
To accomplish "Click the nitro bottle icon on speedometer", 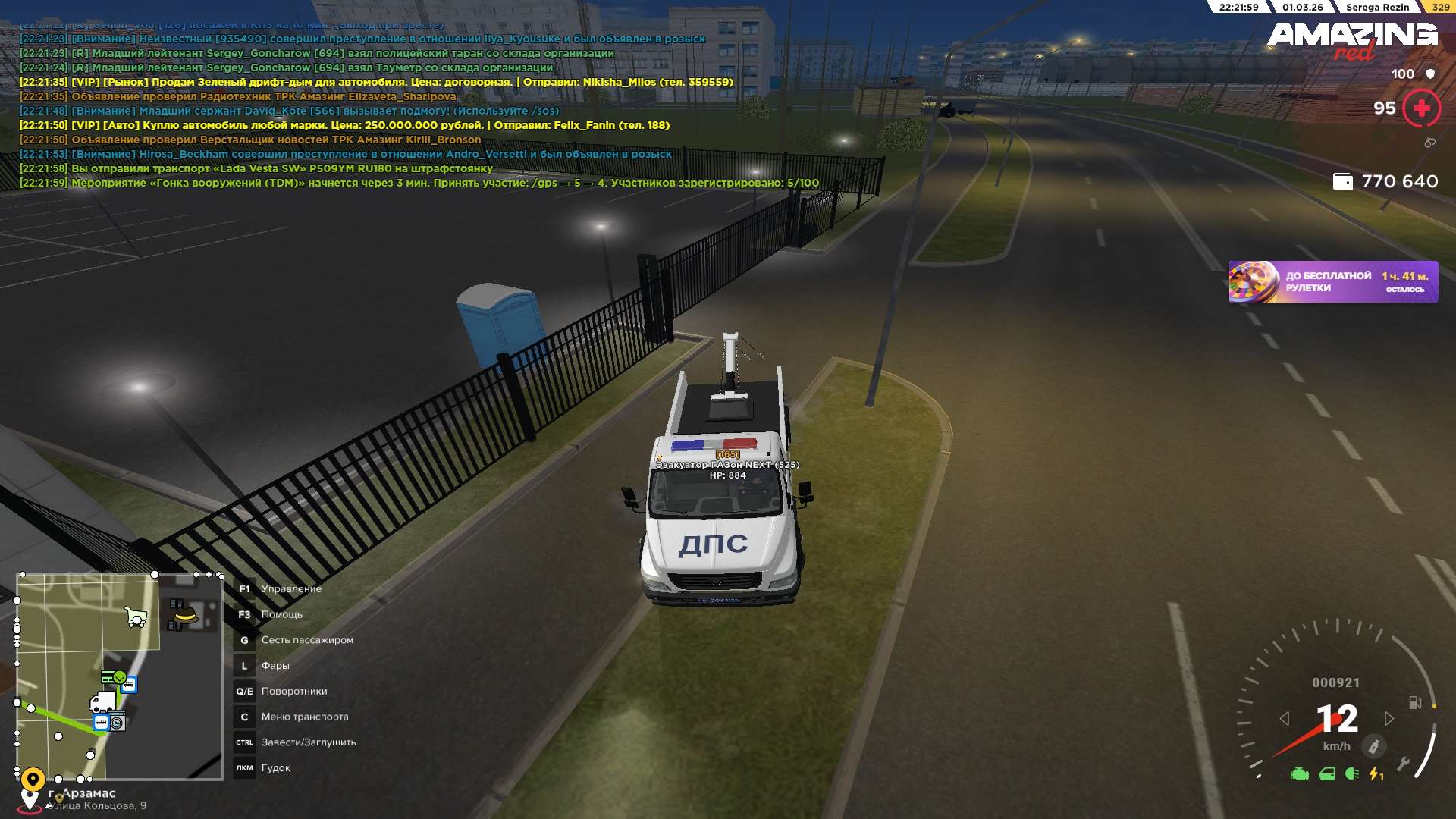I will 1373,746.
